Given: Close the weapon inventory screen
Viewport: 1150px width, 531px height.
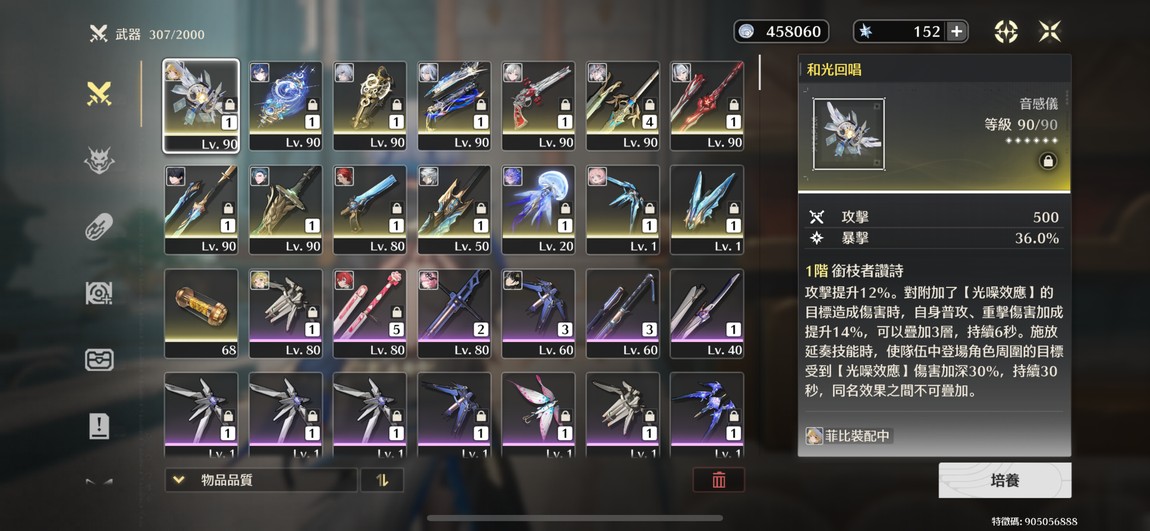Looking at the screenshot, I should pos(1049,31).
